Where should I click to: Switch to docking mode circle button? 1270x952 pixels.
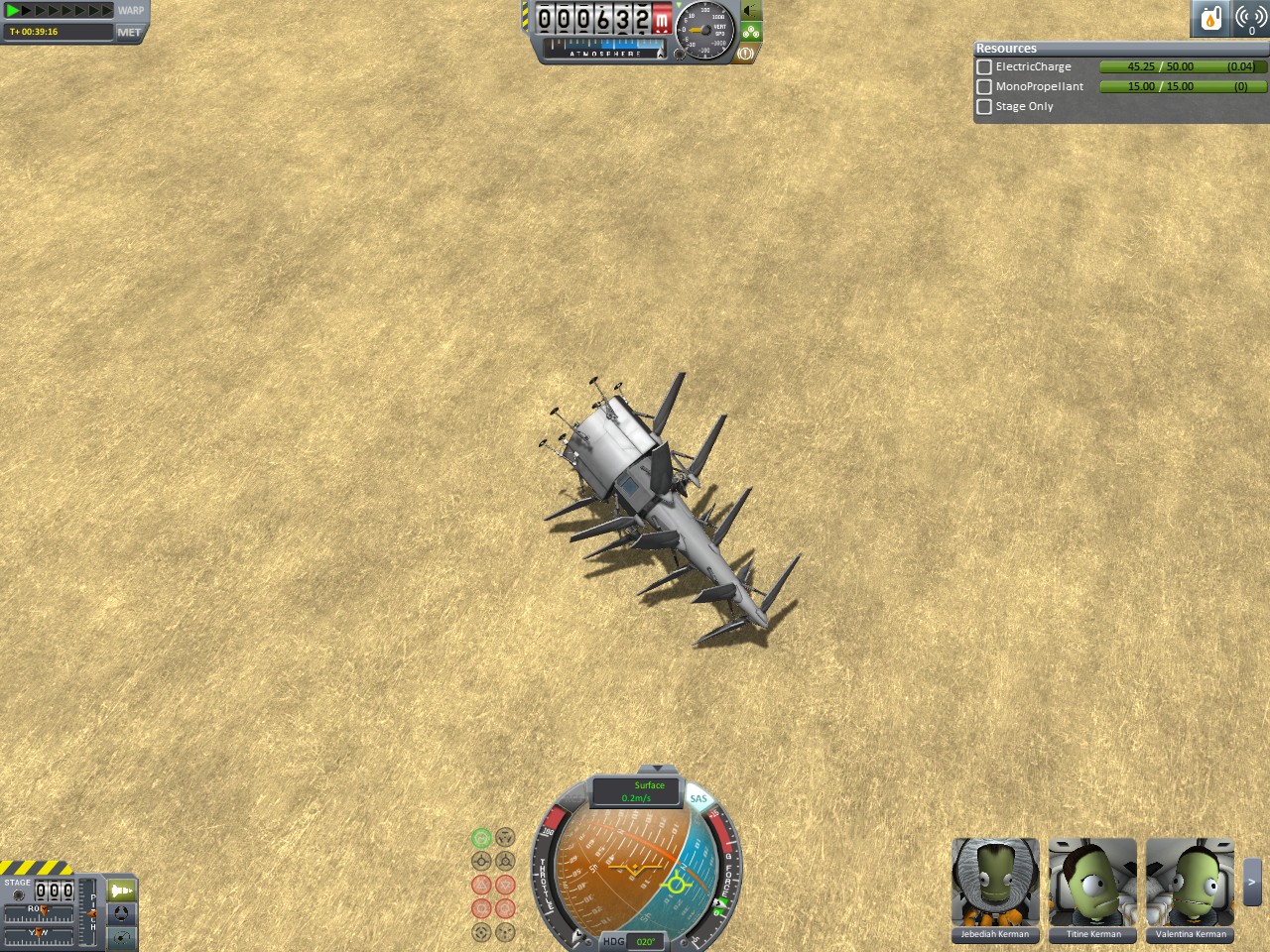click(121, 913)
